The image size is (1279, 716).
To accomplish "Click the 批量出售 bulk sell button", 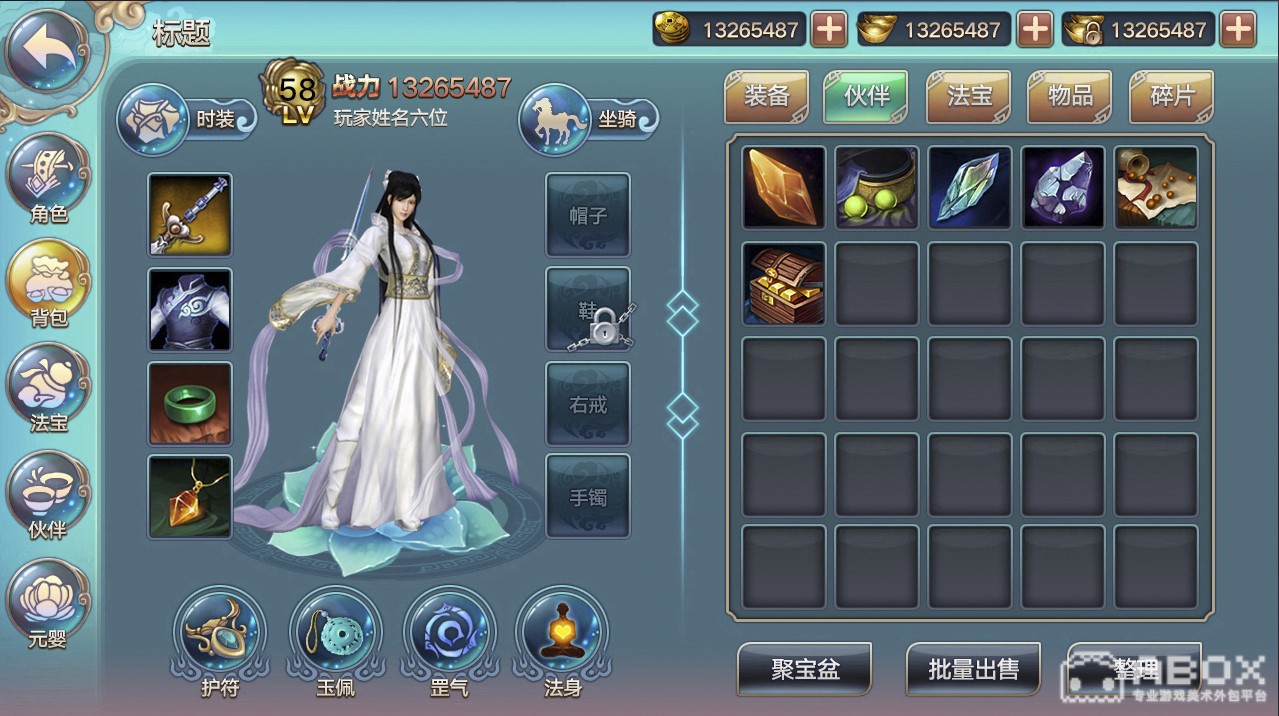I will pos(973,669).
